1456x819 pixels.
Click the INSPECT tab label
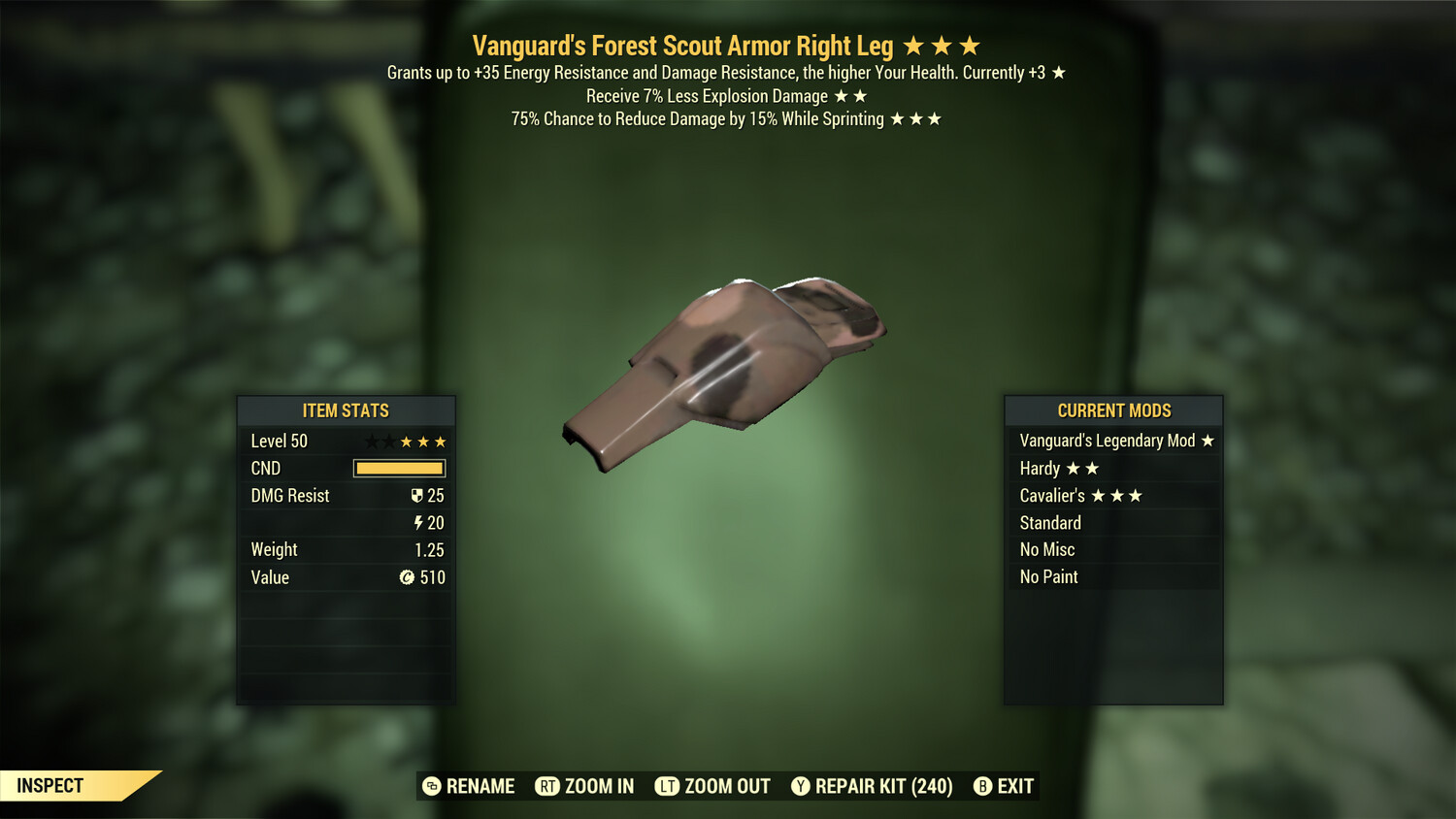point(49,785)
